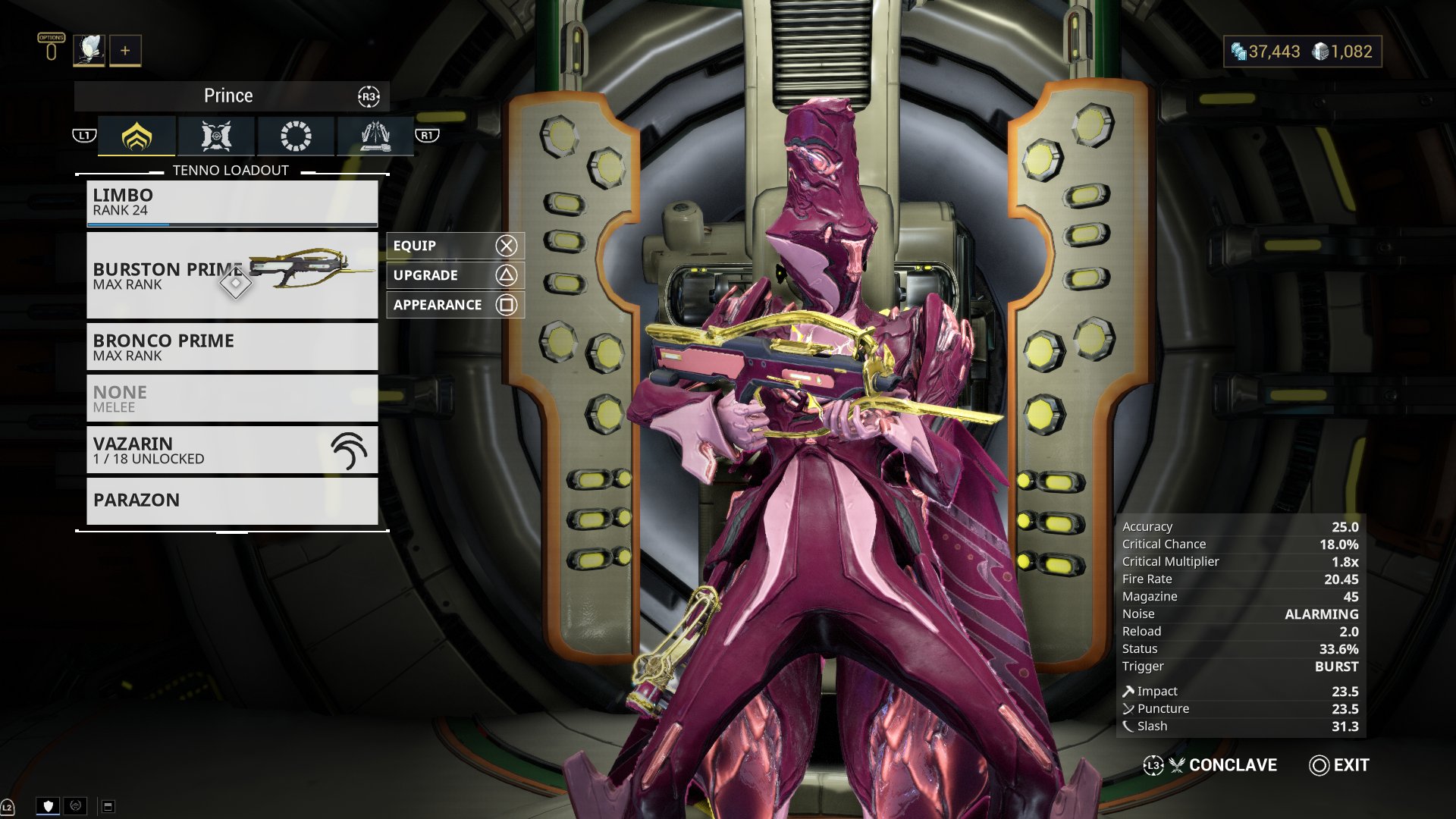Open the Upgrade menu for Burston Prime

pos(454,275)
